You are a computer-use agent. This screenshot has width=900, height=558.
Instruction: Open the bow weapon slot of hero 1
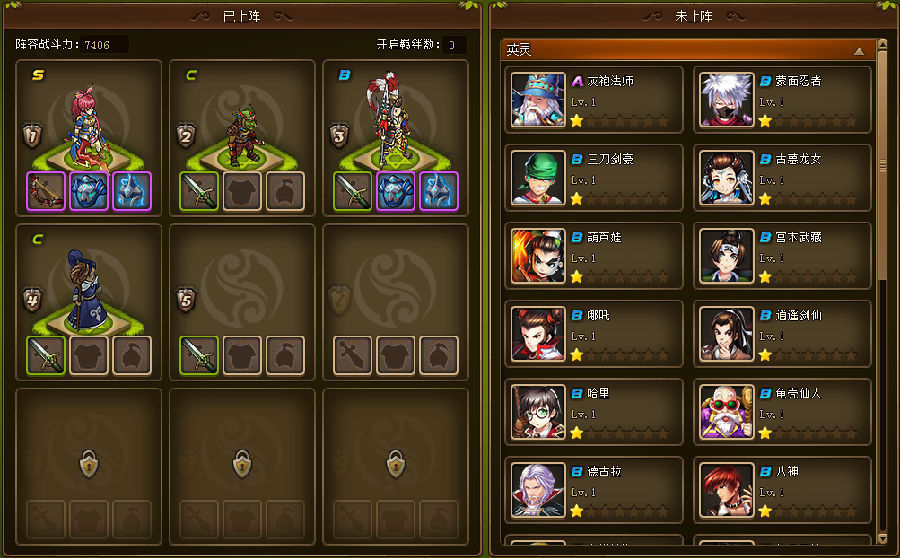tap(46, 190)
